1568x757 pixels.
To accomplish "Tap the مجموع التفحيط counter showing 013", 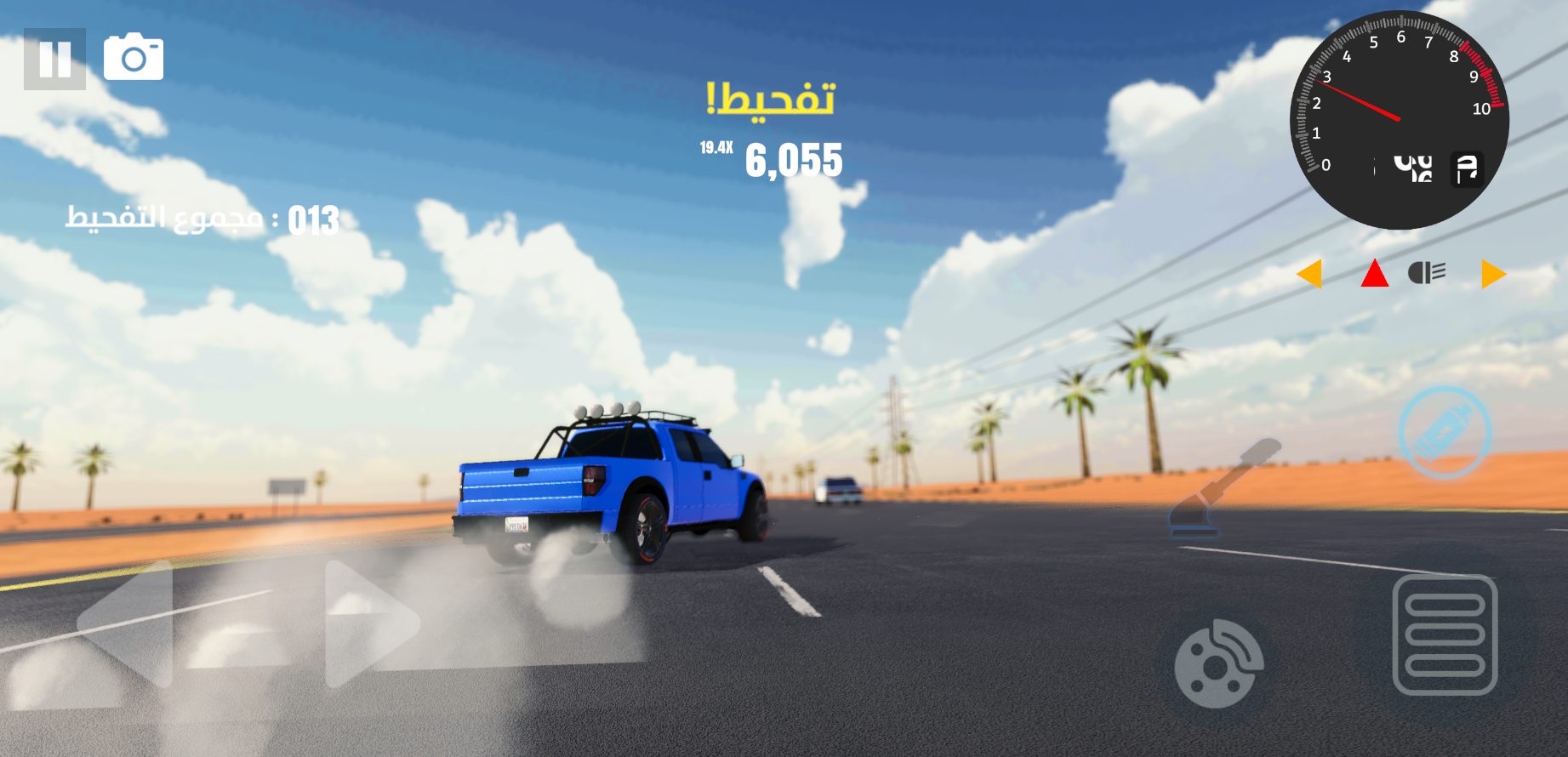I will tap(202, 219).
